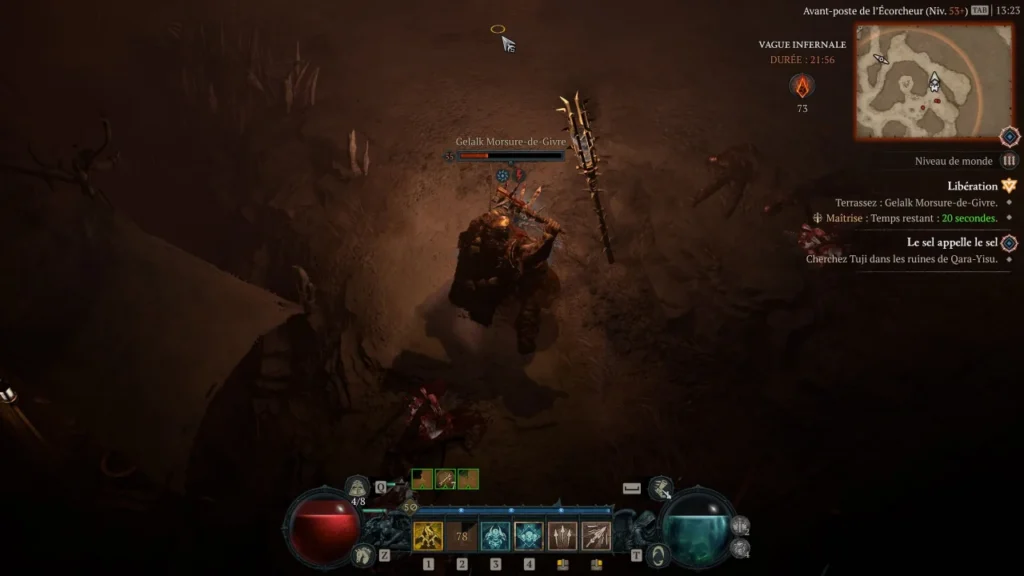Open the town portal swirl icon

[657, 553]
